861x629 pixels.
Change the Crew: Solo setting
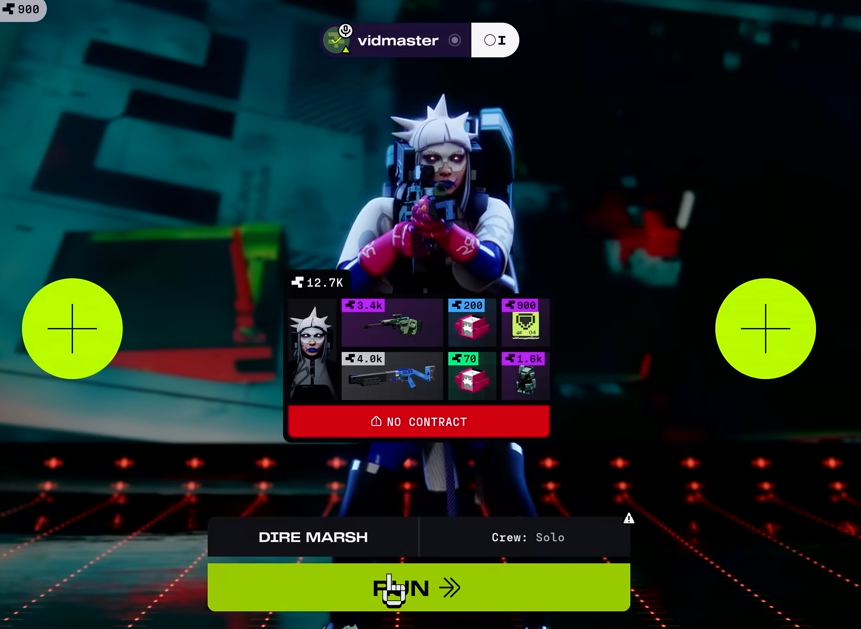(527, 537)
